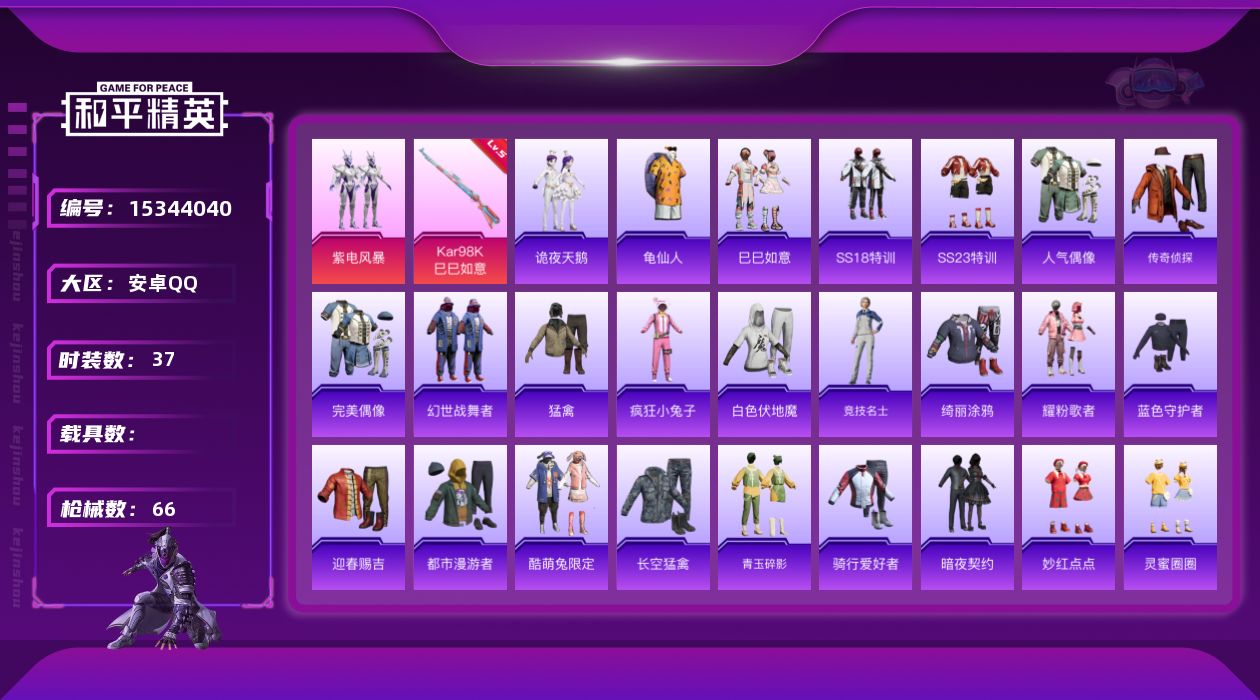The height and width of the screenshot is (700, 1260).
Task: Select the 紫电风暴 outfit card
Action: click(x=358, y=211)
